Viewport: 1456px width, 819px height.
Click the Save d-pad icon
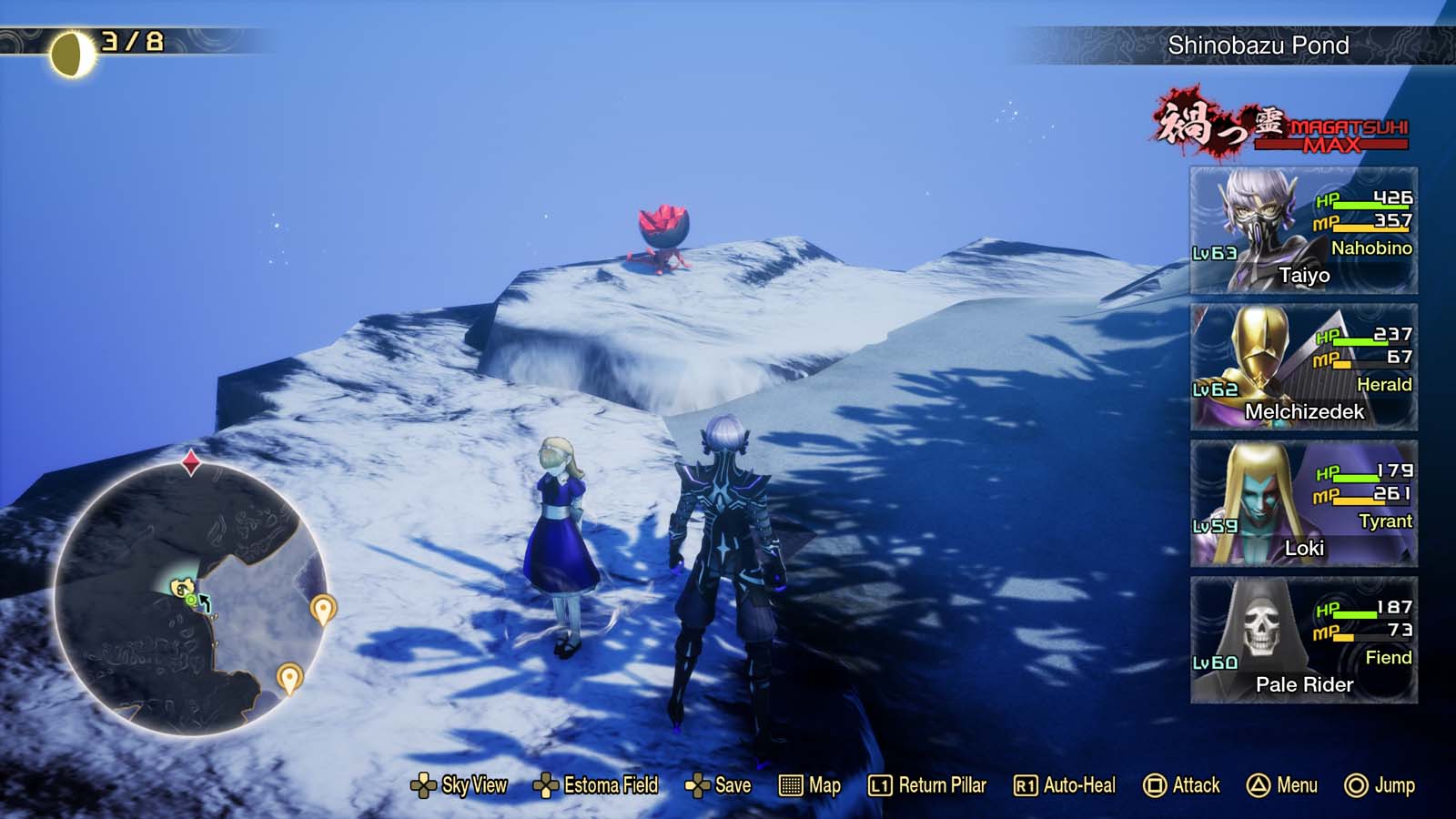[698, 784]
